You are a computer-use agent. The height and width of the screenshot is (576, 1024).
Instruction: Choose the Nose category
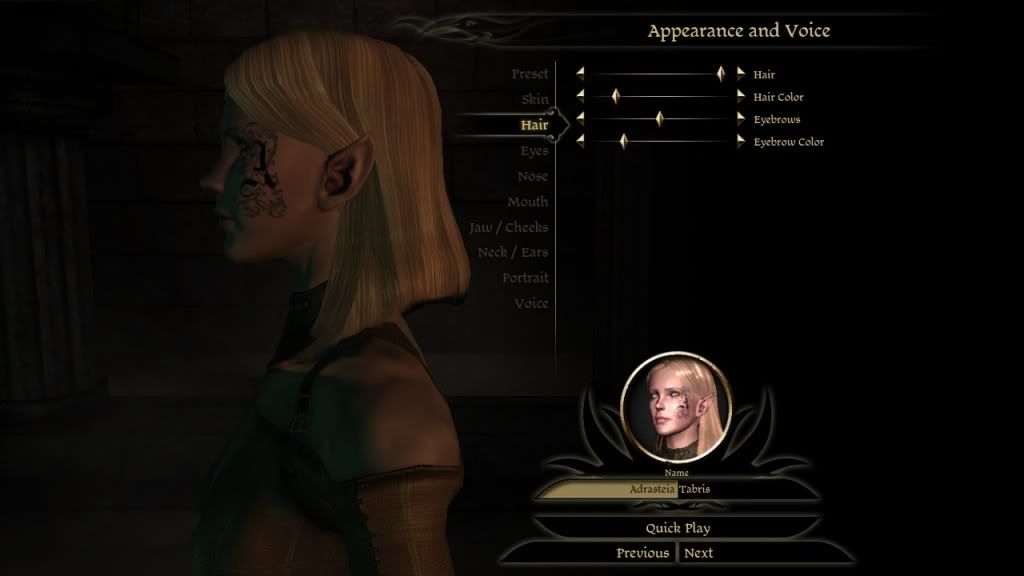point(533,176)
